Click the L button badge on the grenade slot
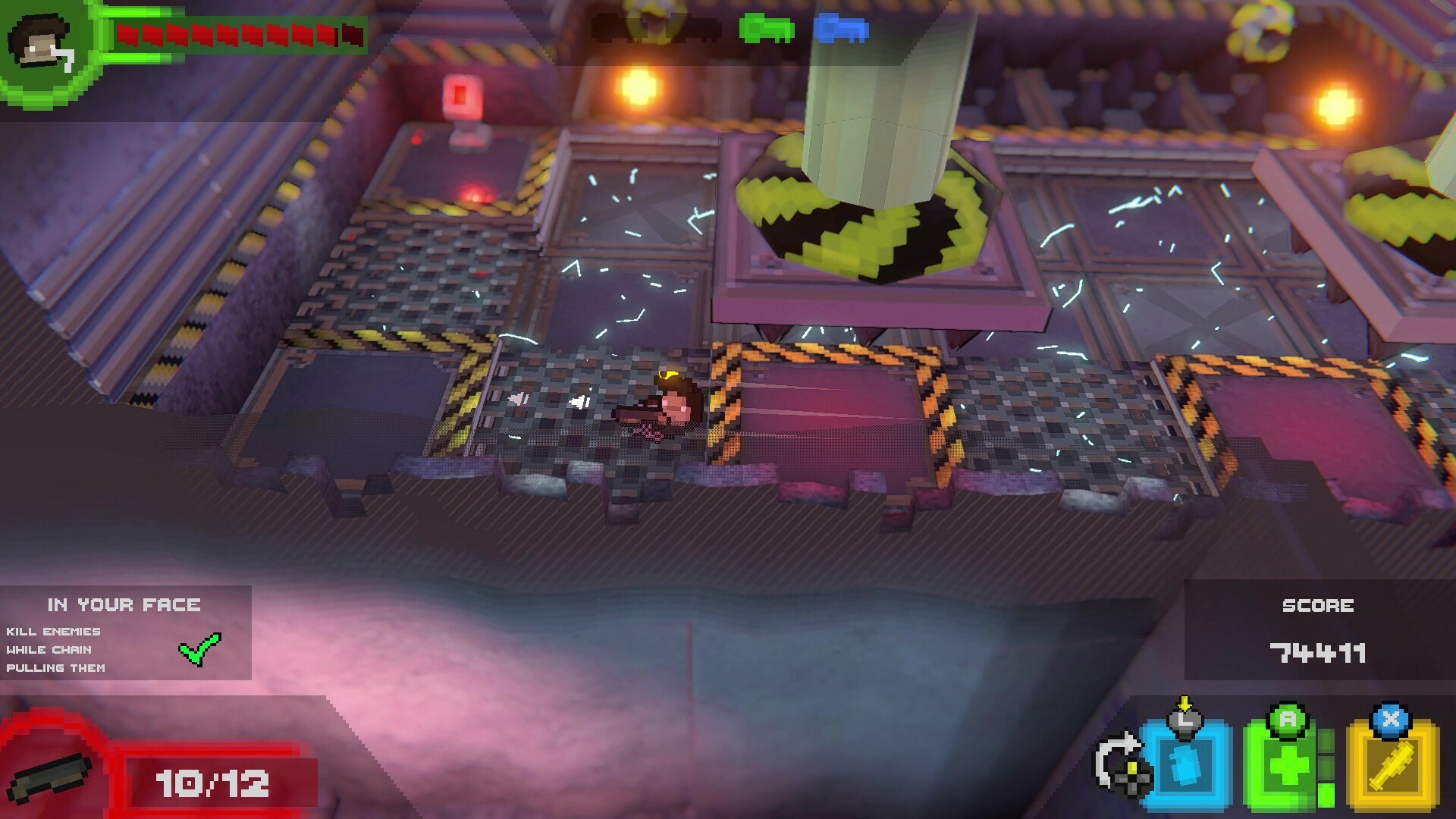The height and width of the screenshot is (819, 1456). pos(1188,719)
